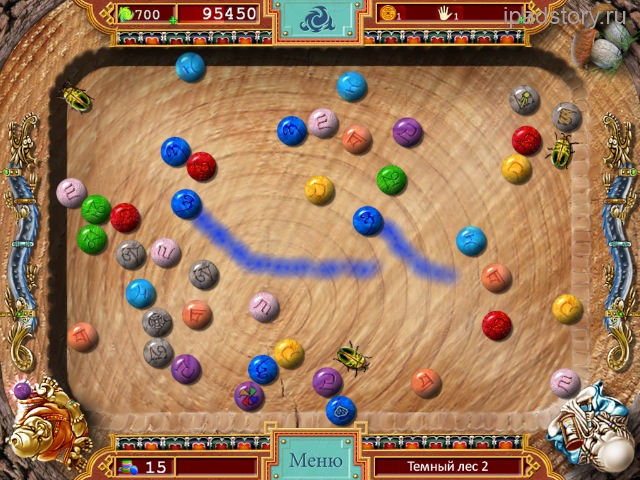
Task: Activate the white hand bonus icon
Action: coord(446,14)
